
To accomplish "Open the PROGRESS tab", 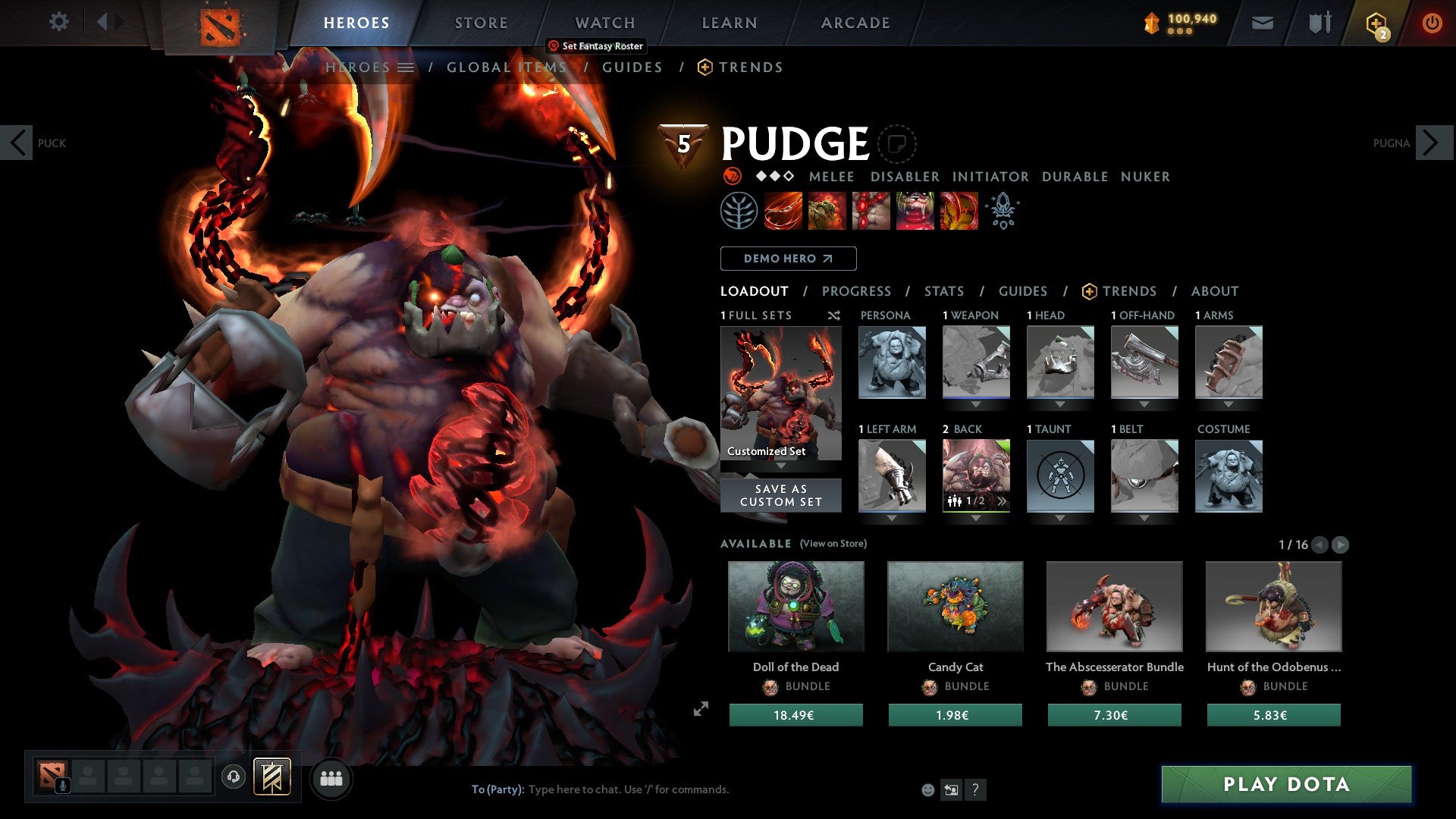I will [857, 290].
